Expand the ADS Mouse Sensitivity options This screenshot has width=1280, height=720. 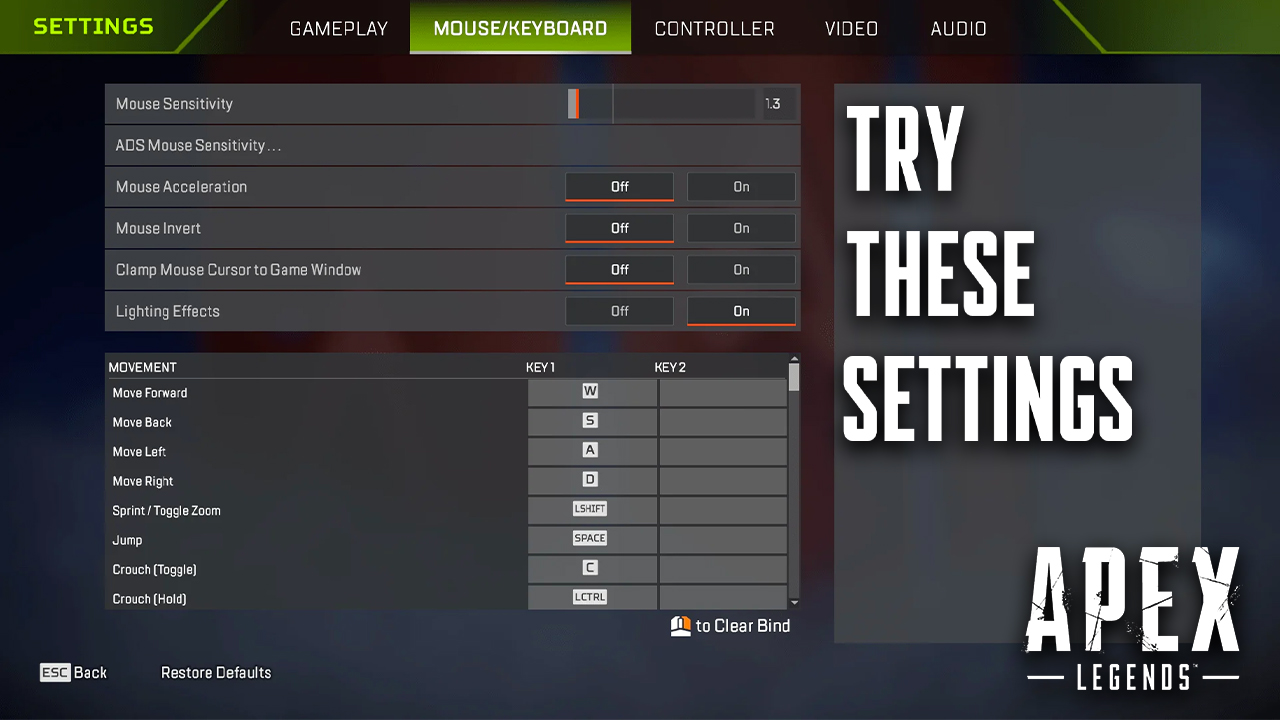(x=452, y=145)
